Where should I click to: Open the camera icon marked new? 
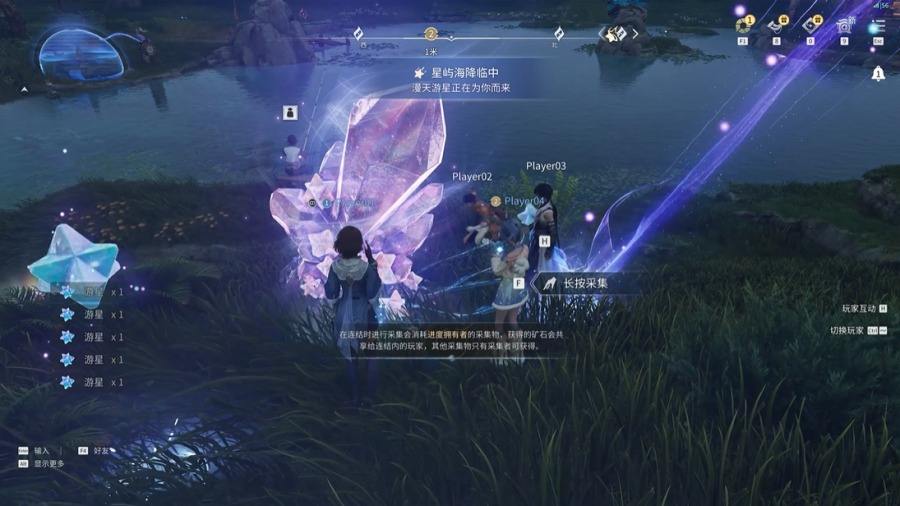coord(844,26)
